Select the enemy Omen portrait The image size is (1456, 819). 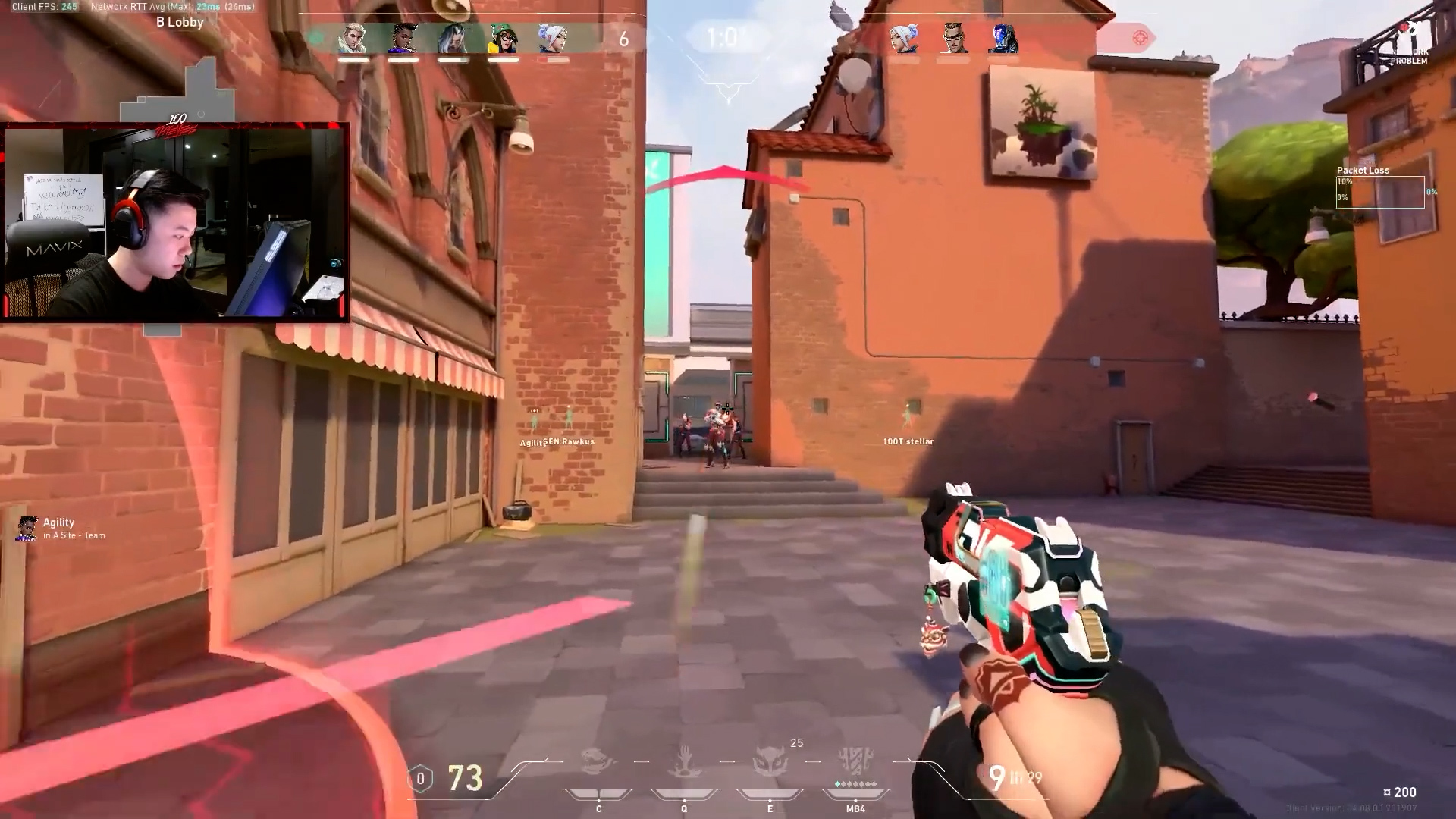pos(1003,38)
